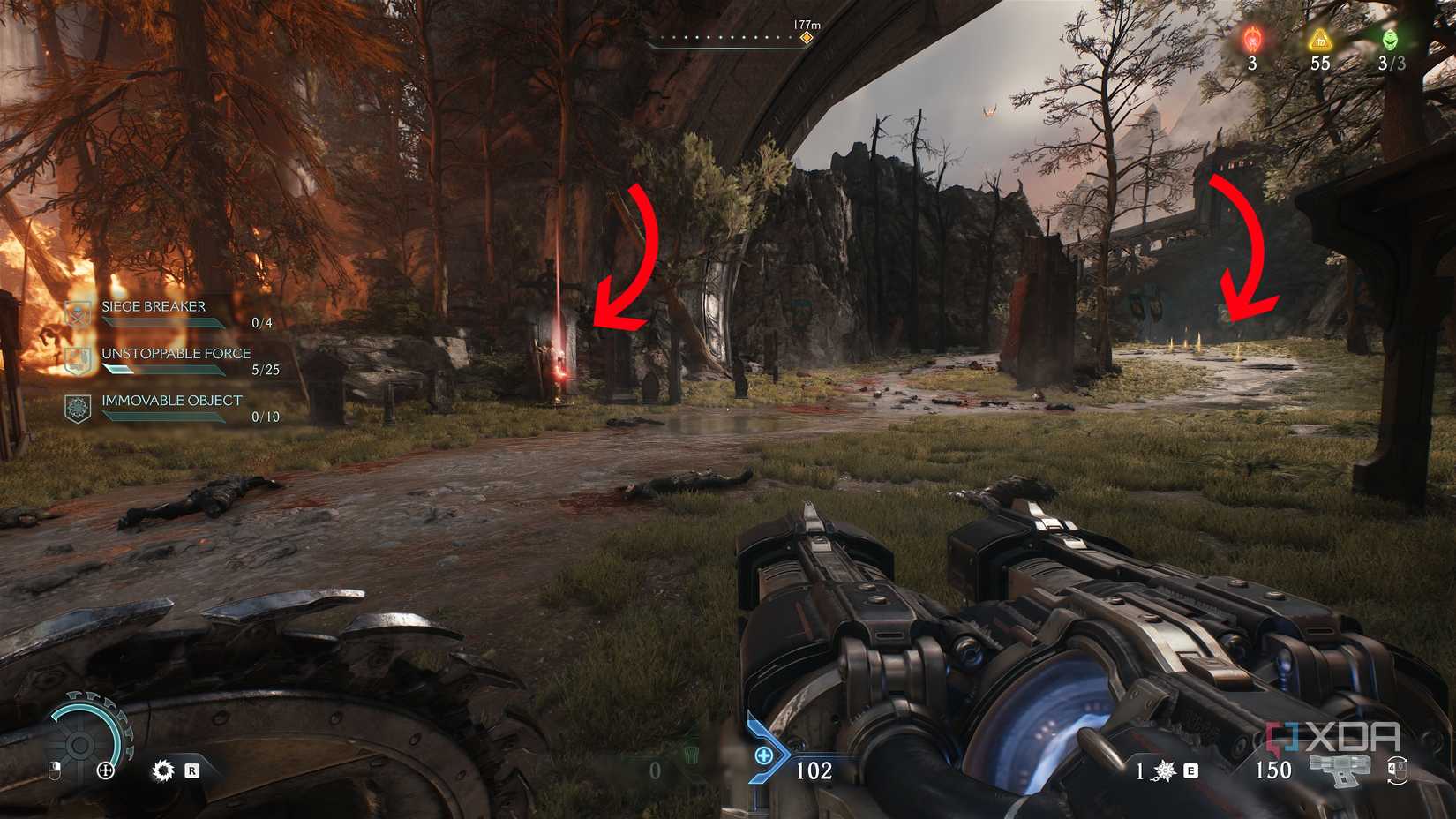Click the orange diamond objective marker on compass

806,38
